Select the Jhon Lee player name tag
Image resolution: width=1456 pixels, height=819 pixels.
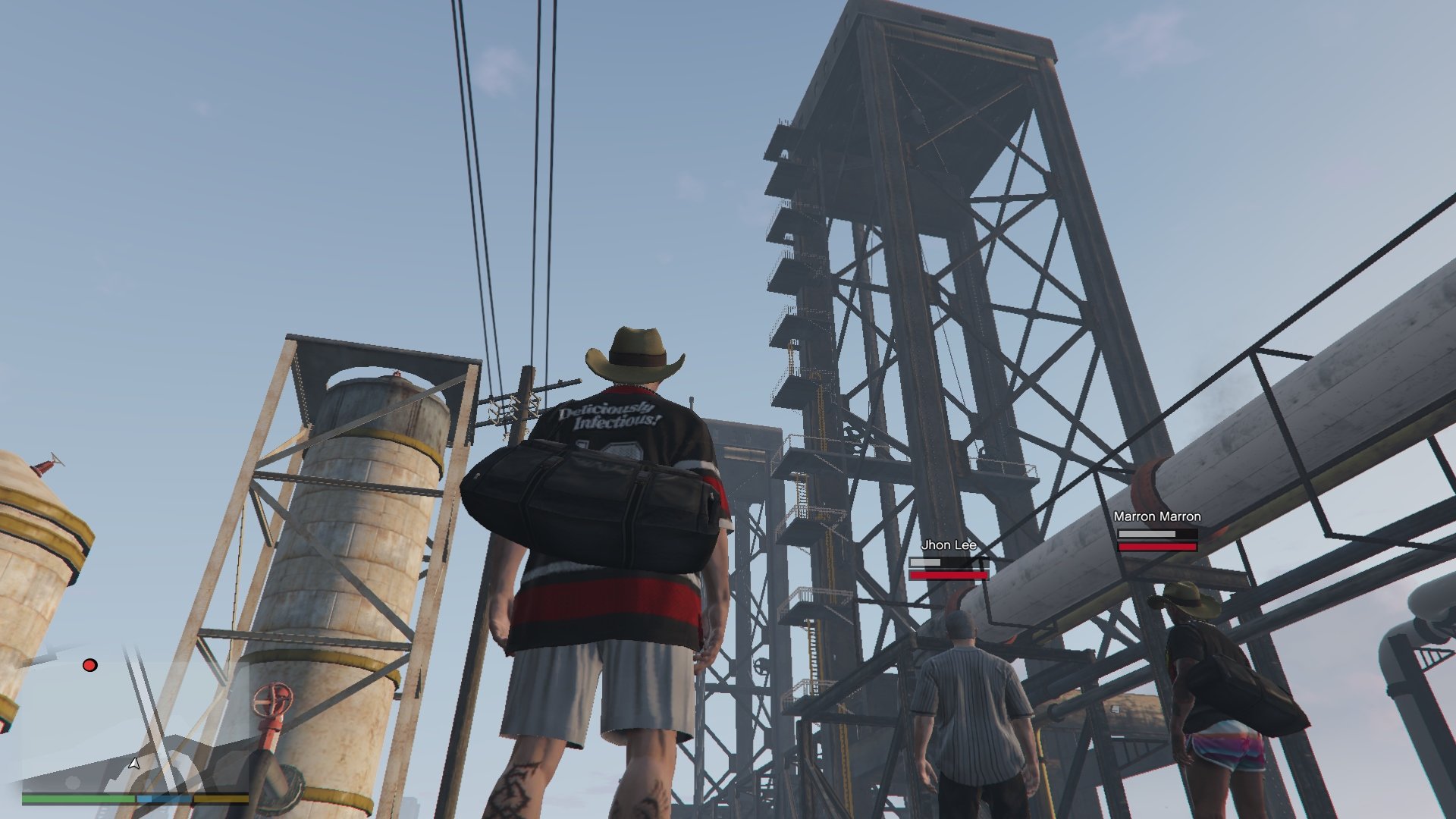[x=948, y=545]
